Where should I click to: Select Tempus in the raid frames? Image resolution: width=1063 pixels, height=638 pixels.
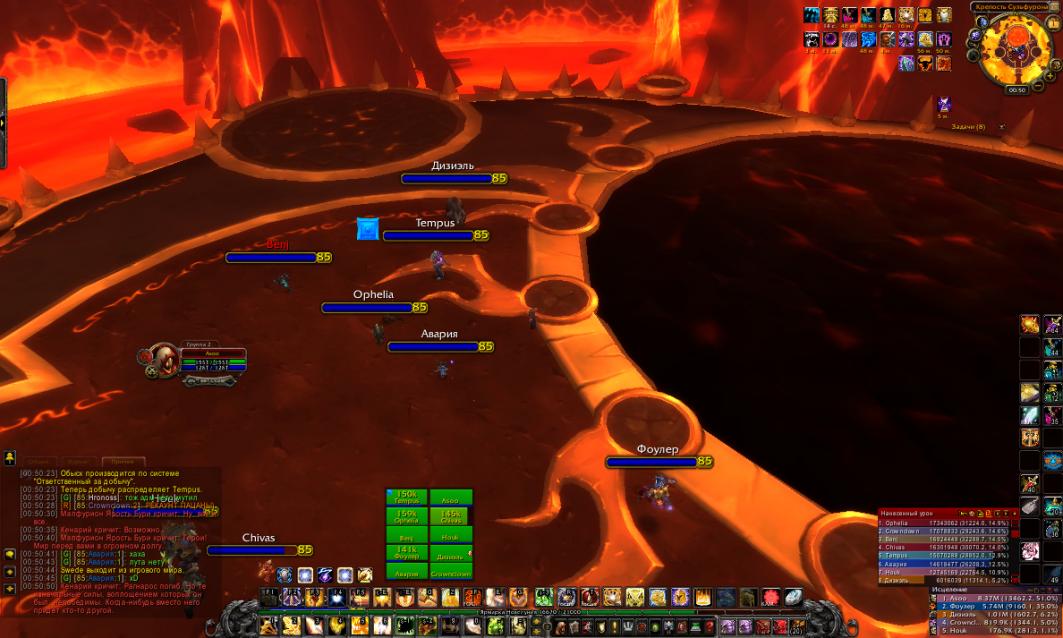tap(406, 497)
